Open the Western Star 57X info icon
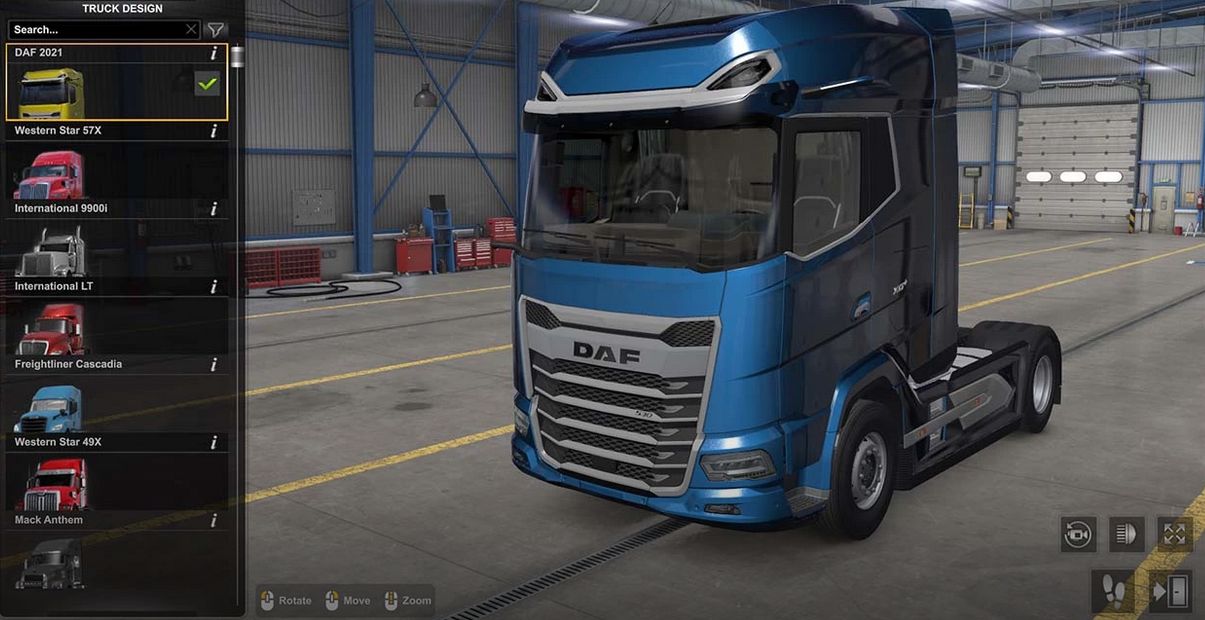 tap(214, 131)
